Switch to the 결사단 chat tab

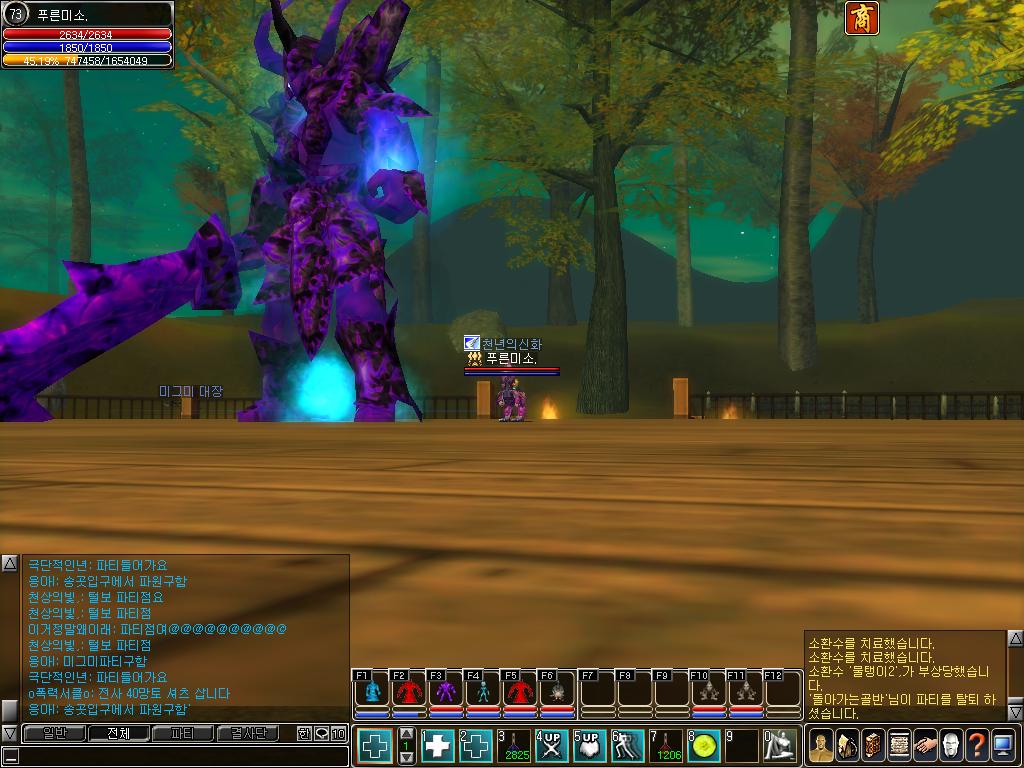[x=247, y=733]
